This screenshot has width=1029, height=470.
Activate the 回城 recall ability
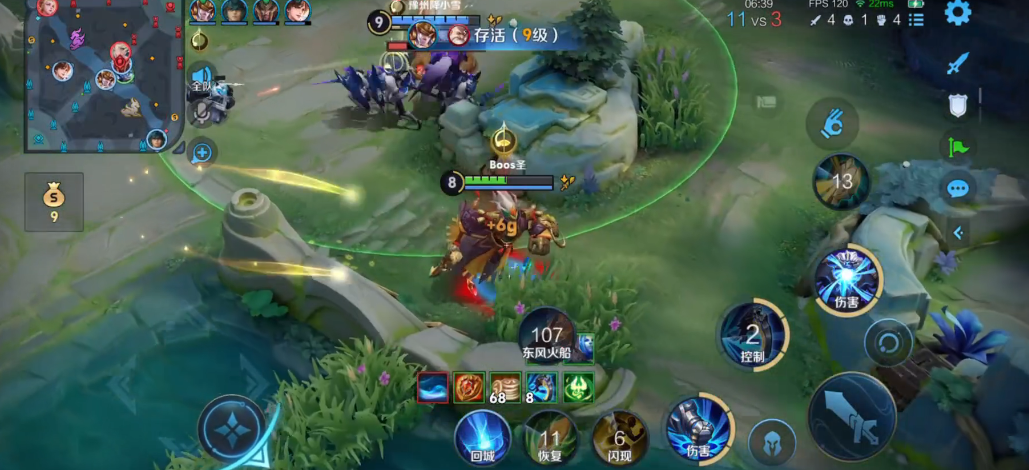pyautogui.click(x=483, y=437)
